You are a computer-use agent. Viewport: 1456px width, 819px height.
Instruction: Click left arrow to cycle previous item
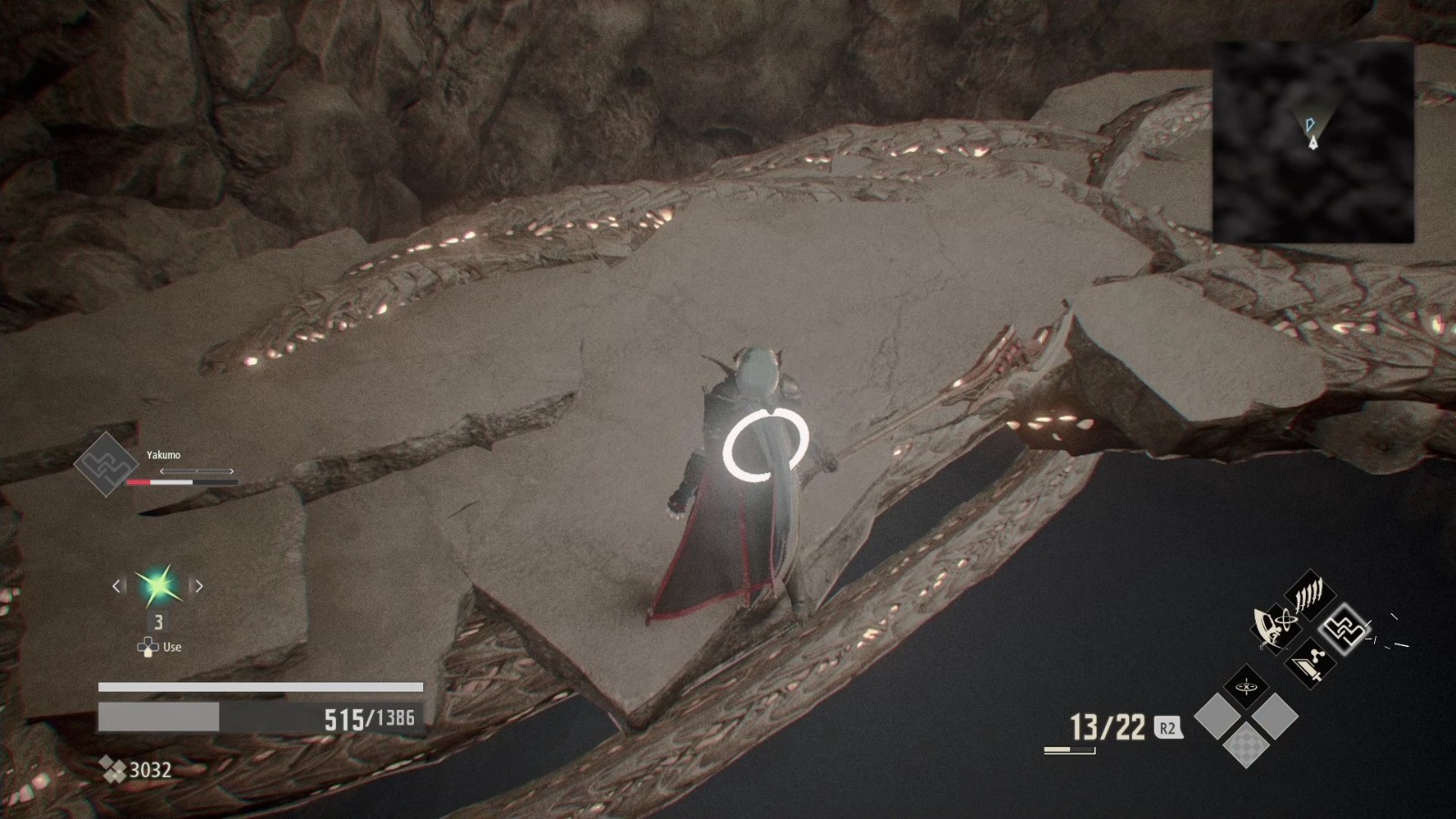point(117,586)
